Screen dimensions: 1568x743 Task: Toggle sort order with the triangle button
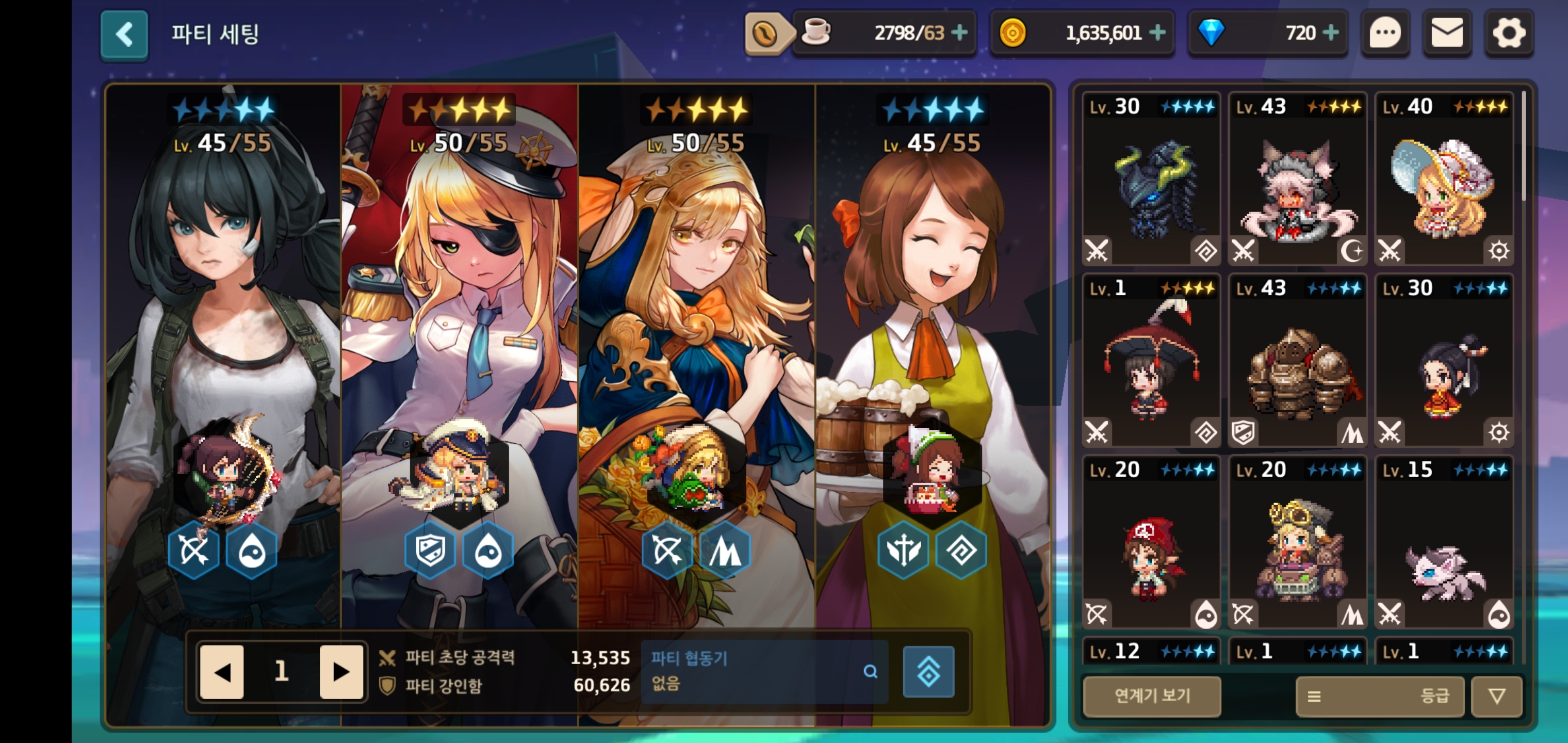point(1497,696)
